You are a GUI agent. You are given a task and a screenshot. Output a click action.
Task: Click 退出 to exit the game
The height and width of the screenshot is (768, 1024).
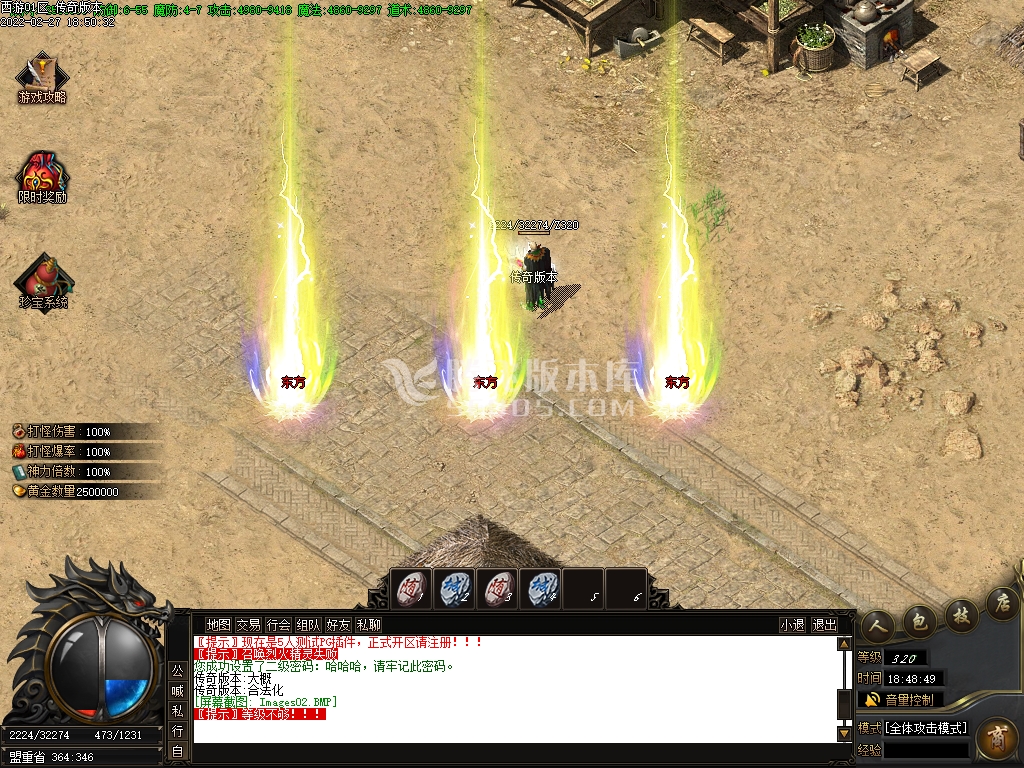pyautogui.click(x=825, y=625)
